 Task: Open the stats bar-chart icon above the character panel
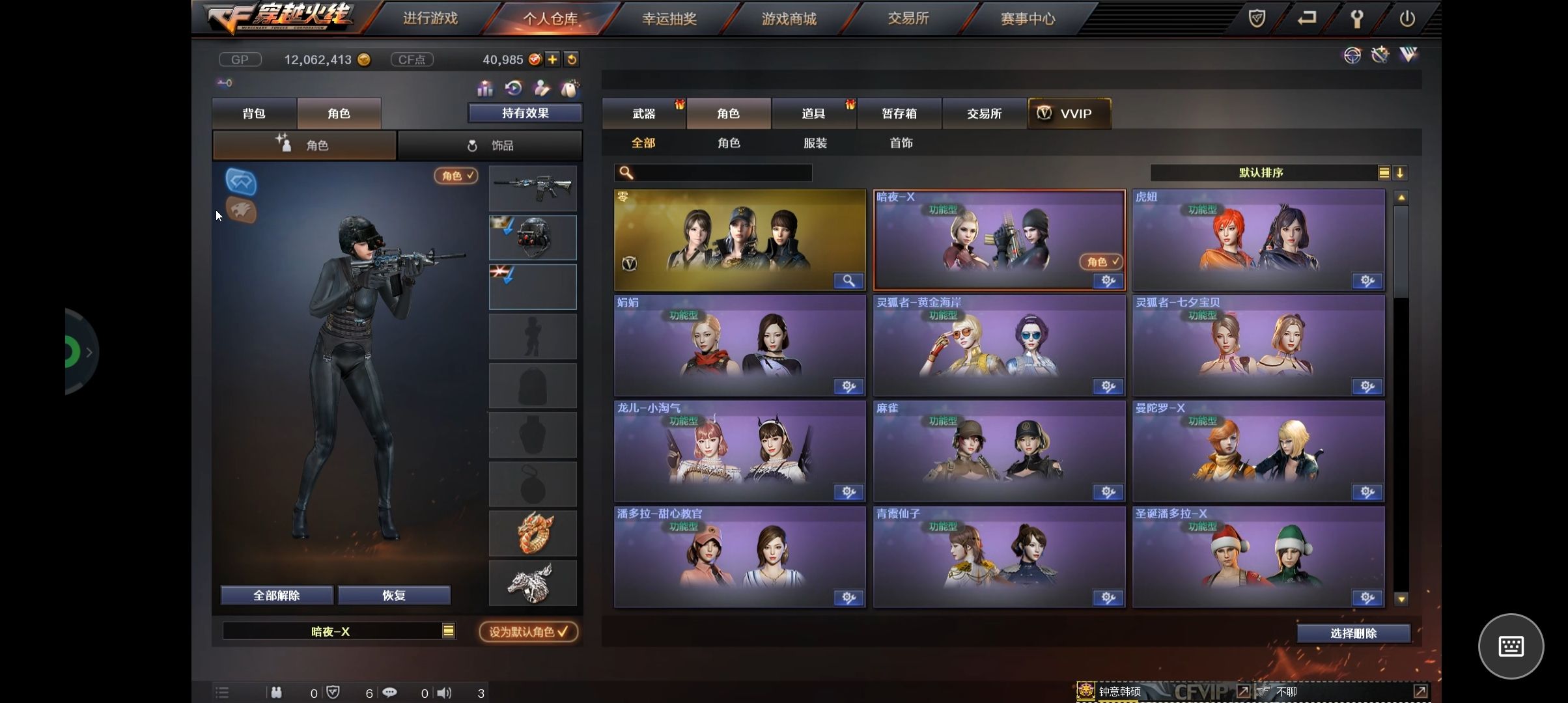point(485,87)
